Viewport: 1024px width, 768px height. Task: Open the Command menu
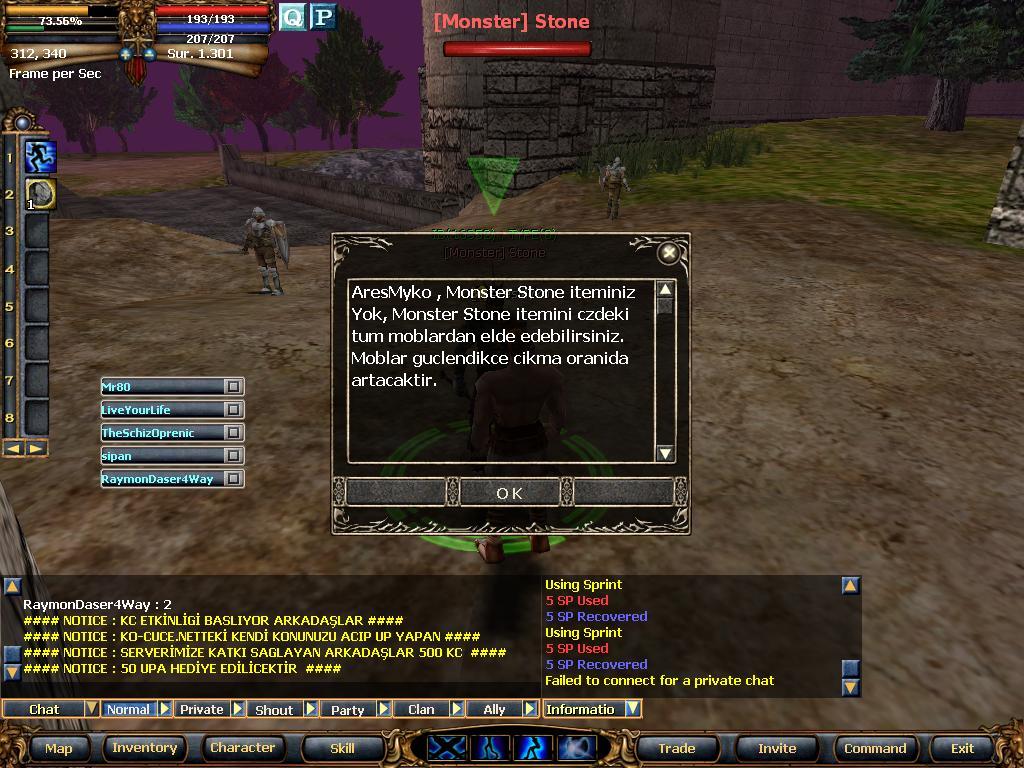pyautogui.click(x=875, y=748)
